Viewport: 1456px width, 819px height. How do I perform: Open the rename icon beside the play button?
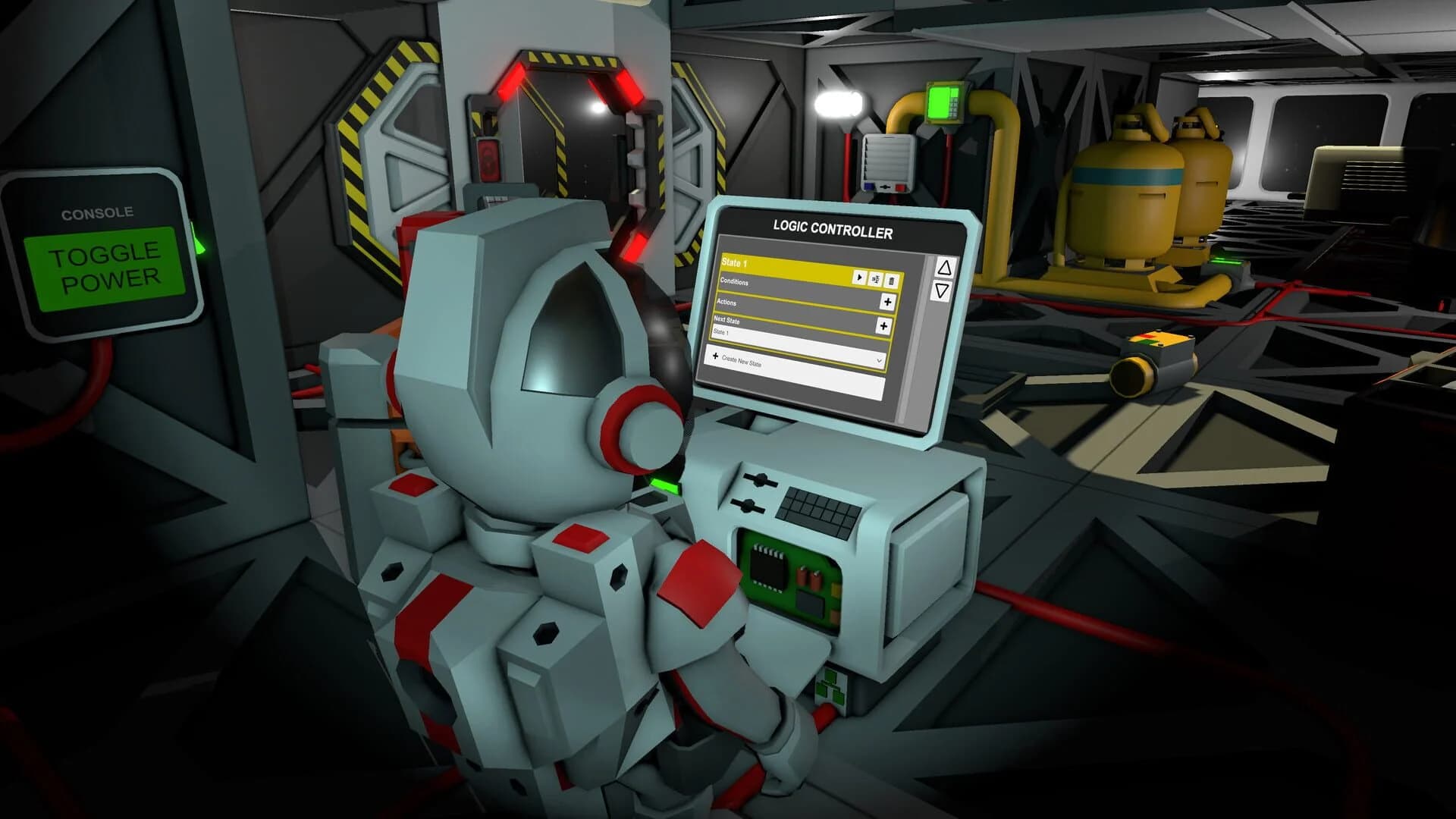877,279
